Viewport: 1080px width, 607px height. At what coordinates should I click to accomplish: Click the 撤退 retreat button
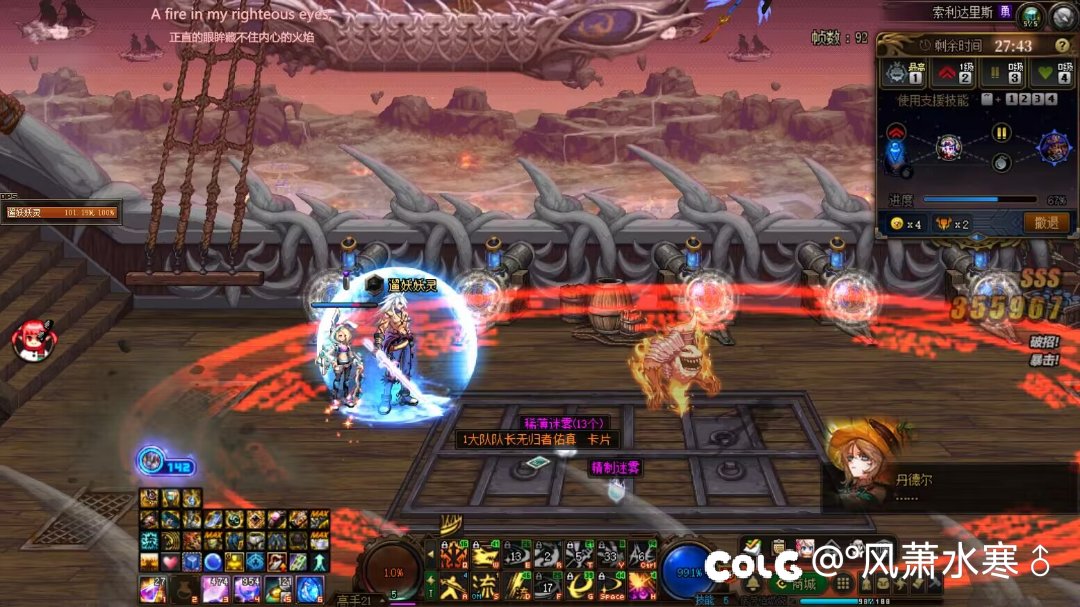coord(1046,223)
